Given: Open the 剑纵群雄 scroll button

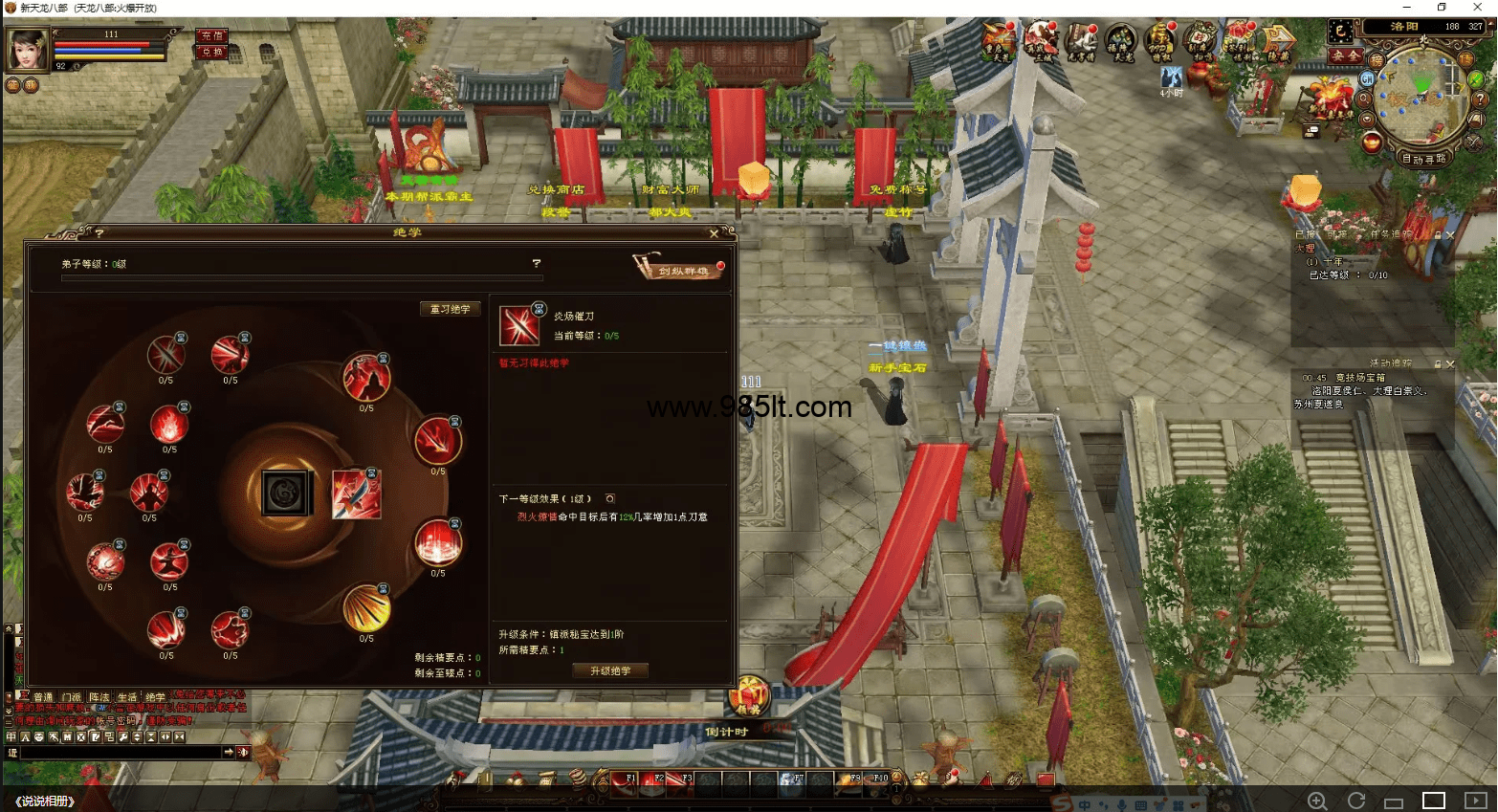Looking at the screenshot, I should [680, 269].
